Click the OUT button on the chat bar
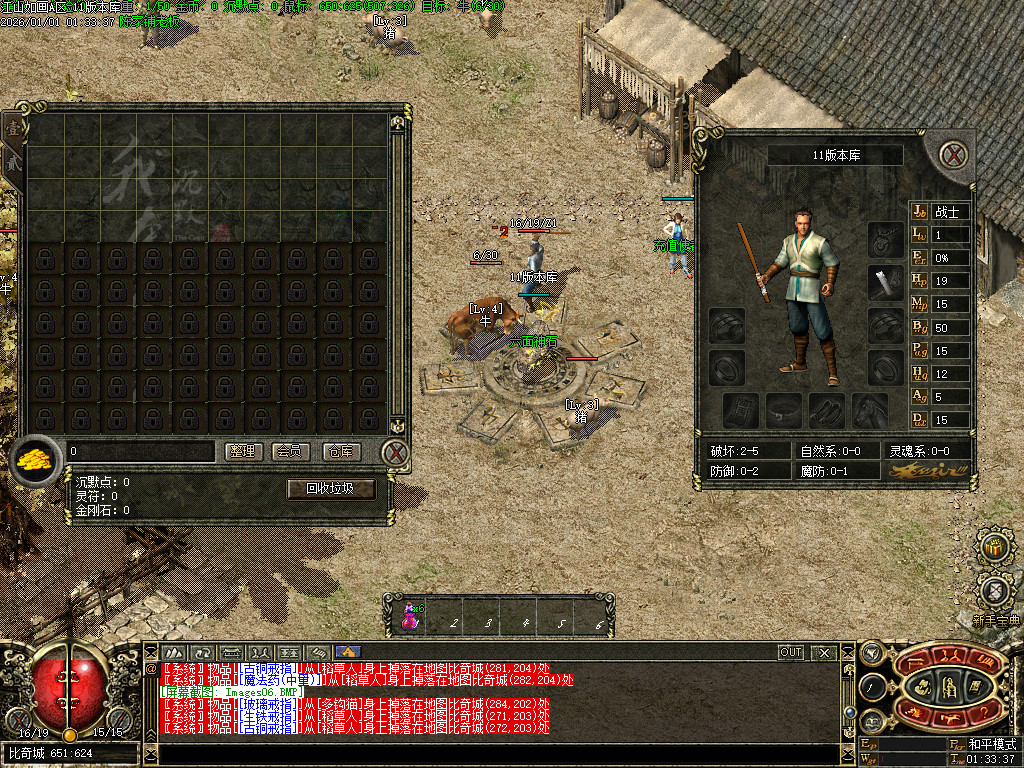The image size is (1024, 768). [x=791, y=652]
